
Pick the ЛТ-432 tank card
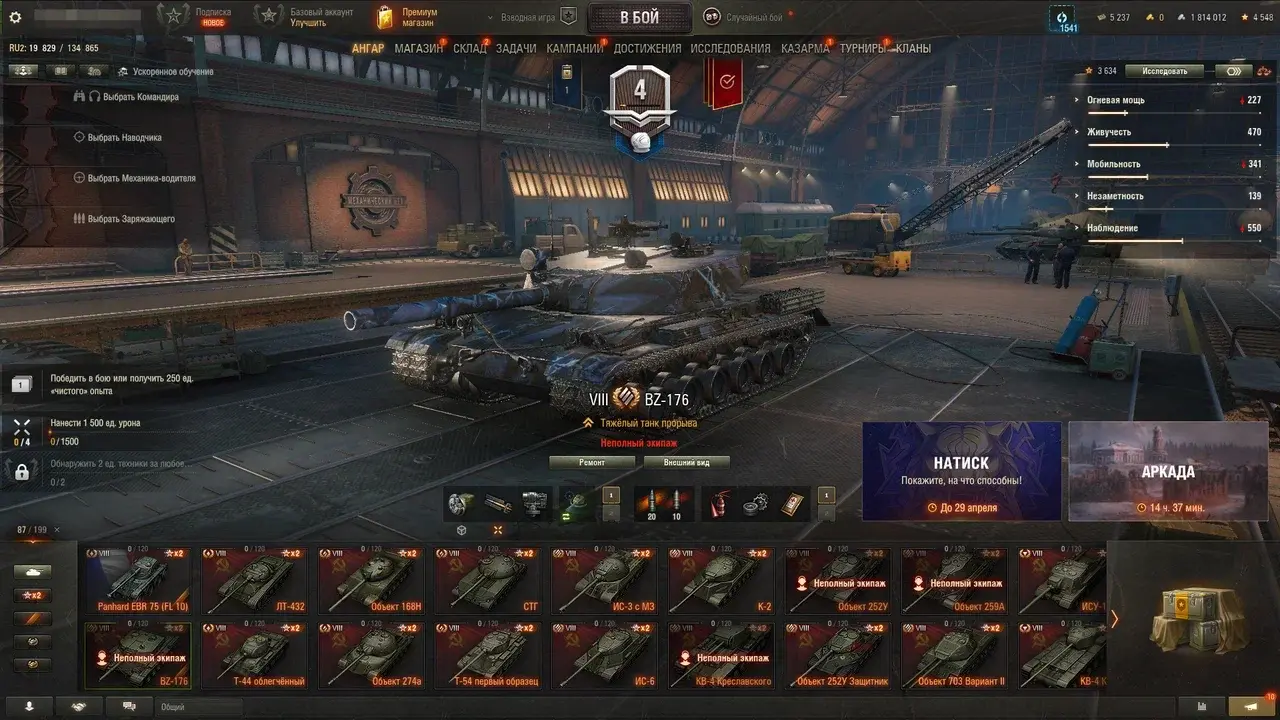click(x=253, y=580)
